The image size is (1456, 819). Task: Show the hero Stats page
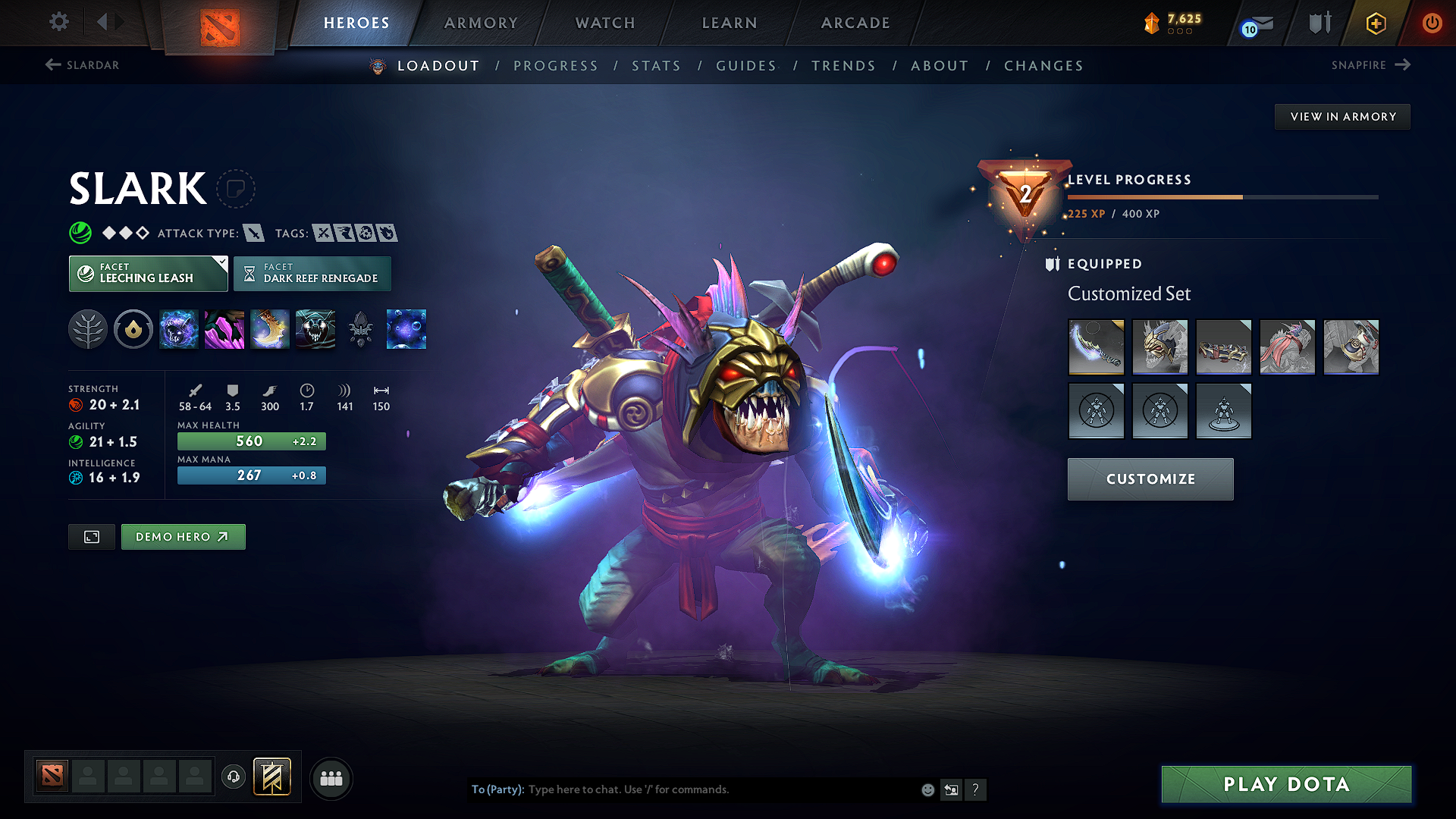click(x=656, y=66)
